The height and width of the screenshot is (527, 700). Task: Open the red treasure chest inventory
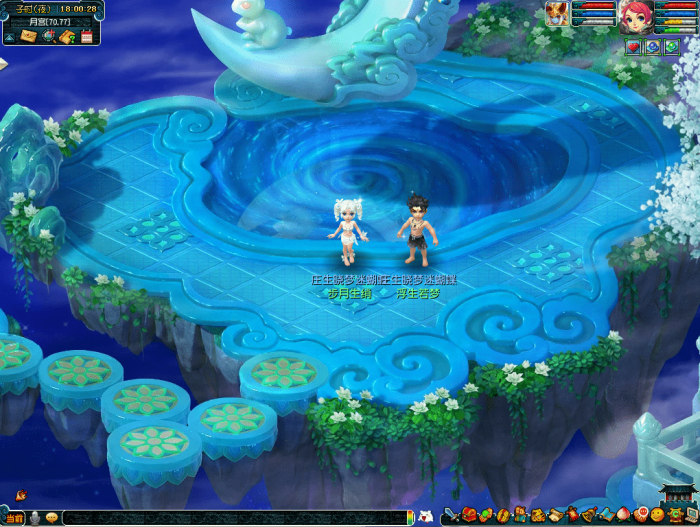469,514
